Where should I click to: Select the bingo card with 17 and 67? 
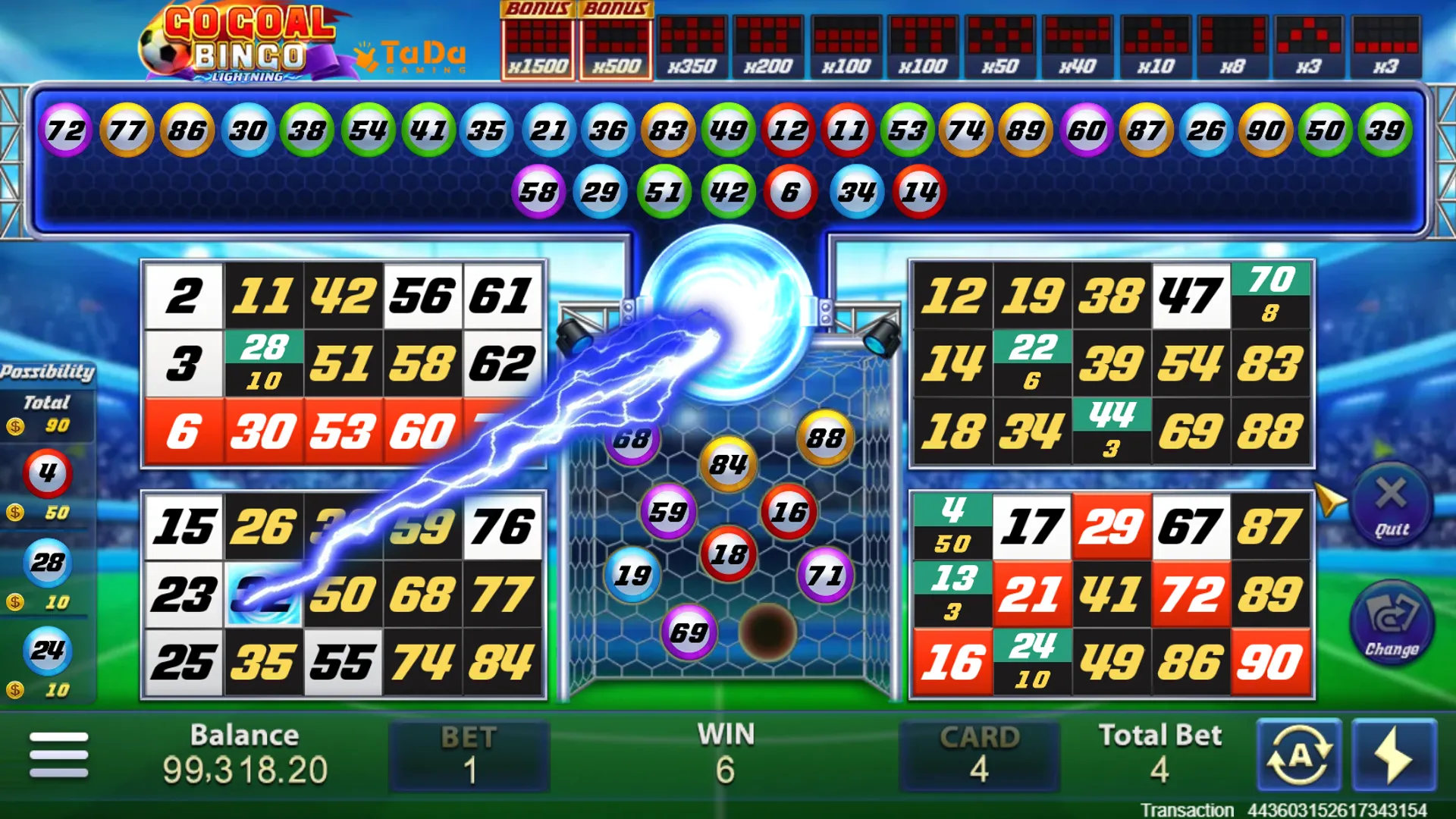(x=1111, y=595)
